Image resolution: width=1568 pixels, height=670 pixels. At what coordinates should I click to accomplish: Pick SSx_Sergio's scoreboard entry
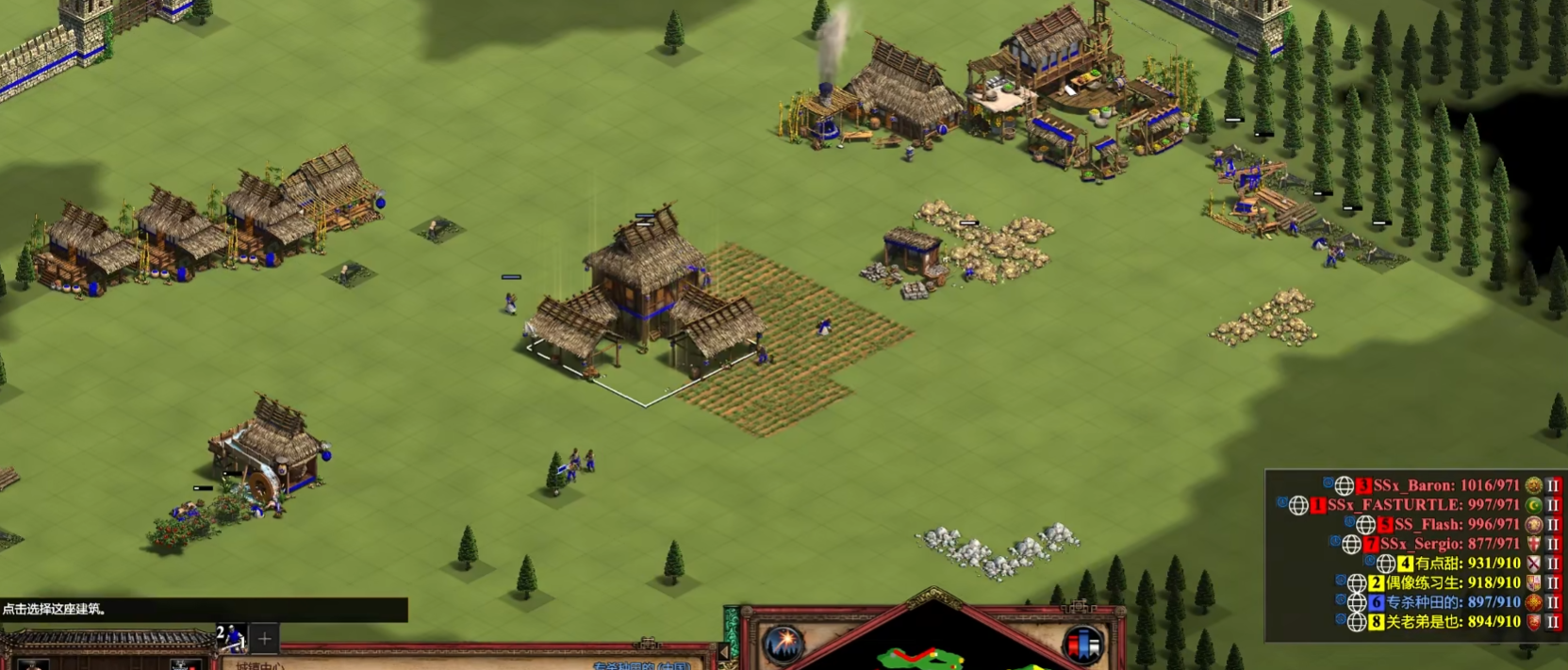(x=1448, y=544)
